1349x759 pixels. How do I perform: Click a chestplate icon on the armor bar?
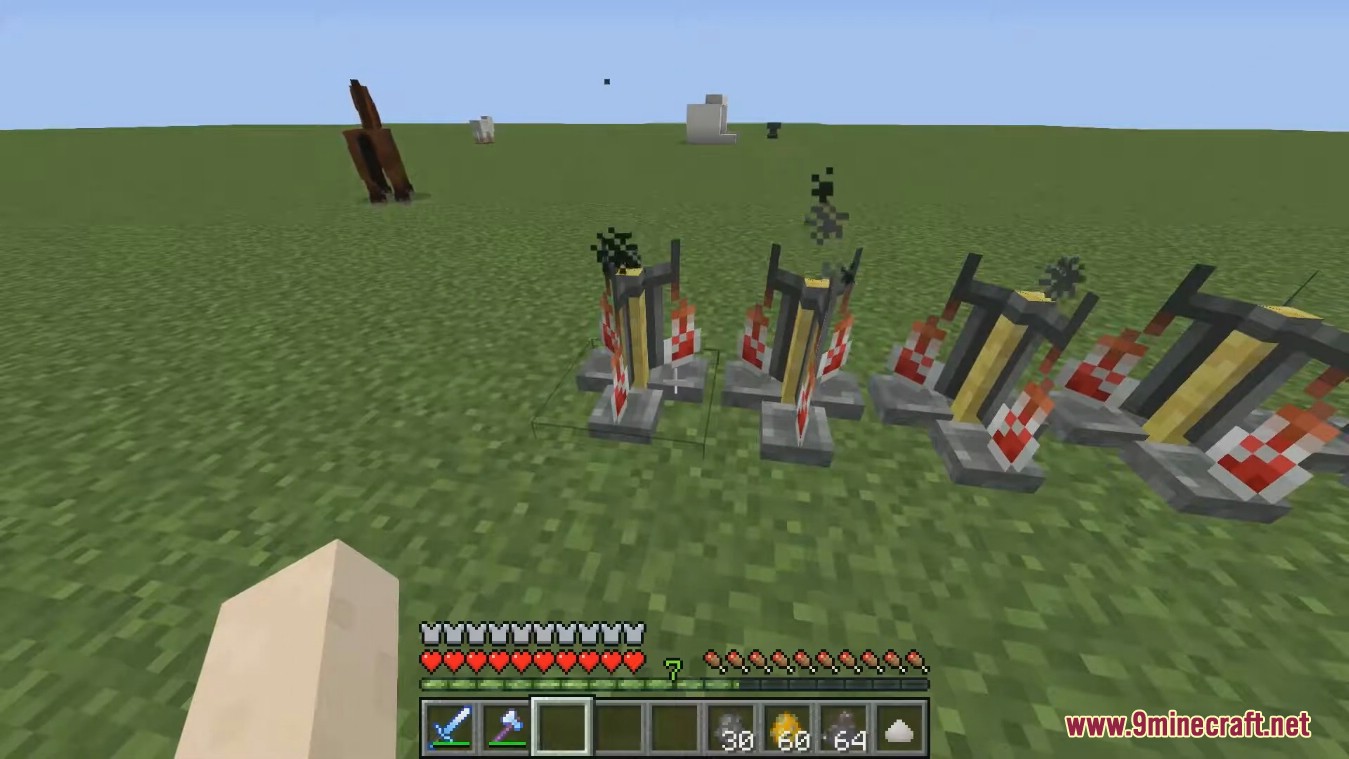coord(432,632)
